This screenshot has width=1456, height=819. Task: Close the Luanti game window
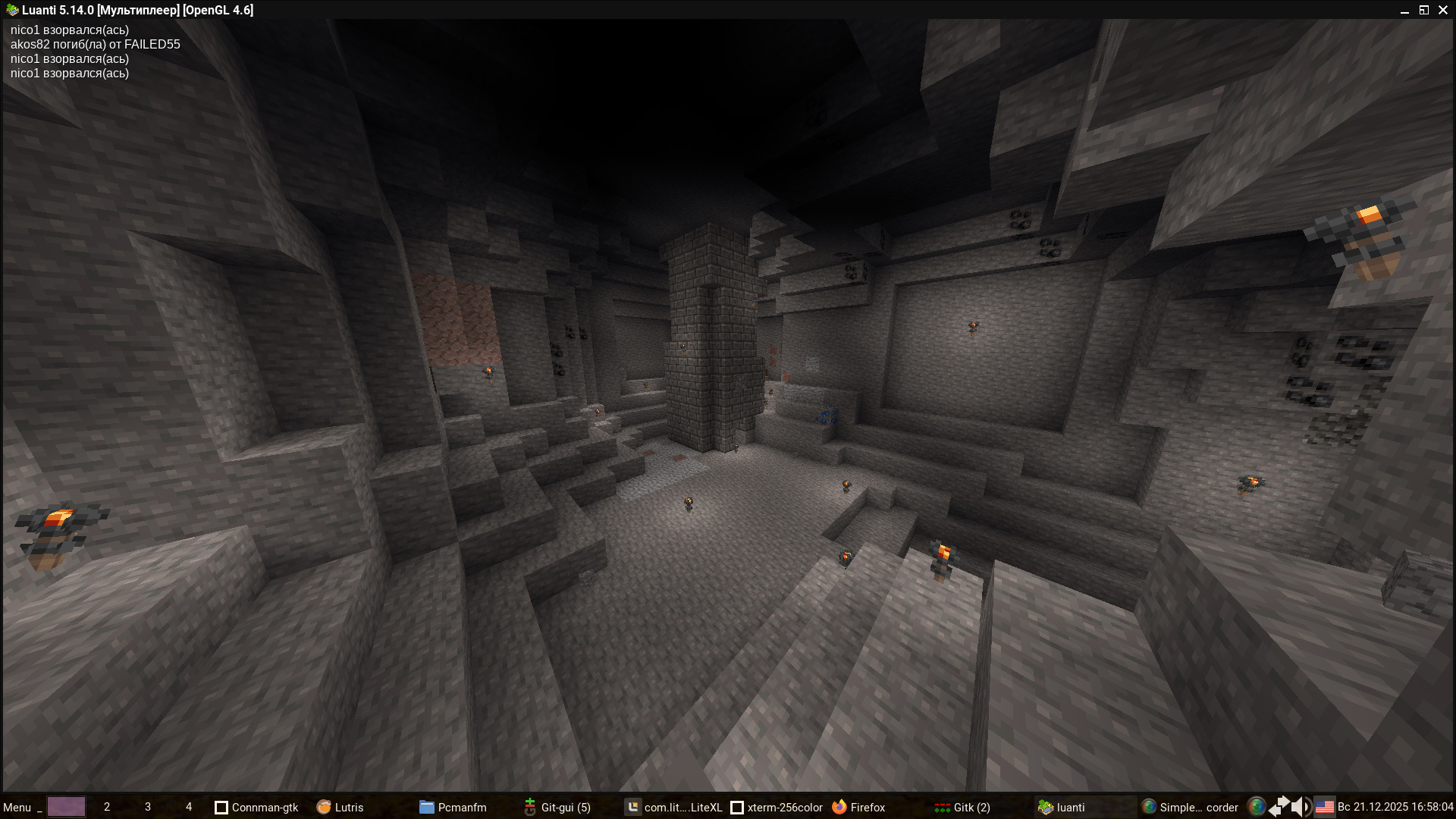pyautogui.click(x=1443, y=10)
